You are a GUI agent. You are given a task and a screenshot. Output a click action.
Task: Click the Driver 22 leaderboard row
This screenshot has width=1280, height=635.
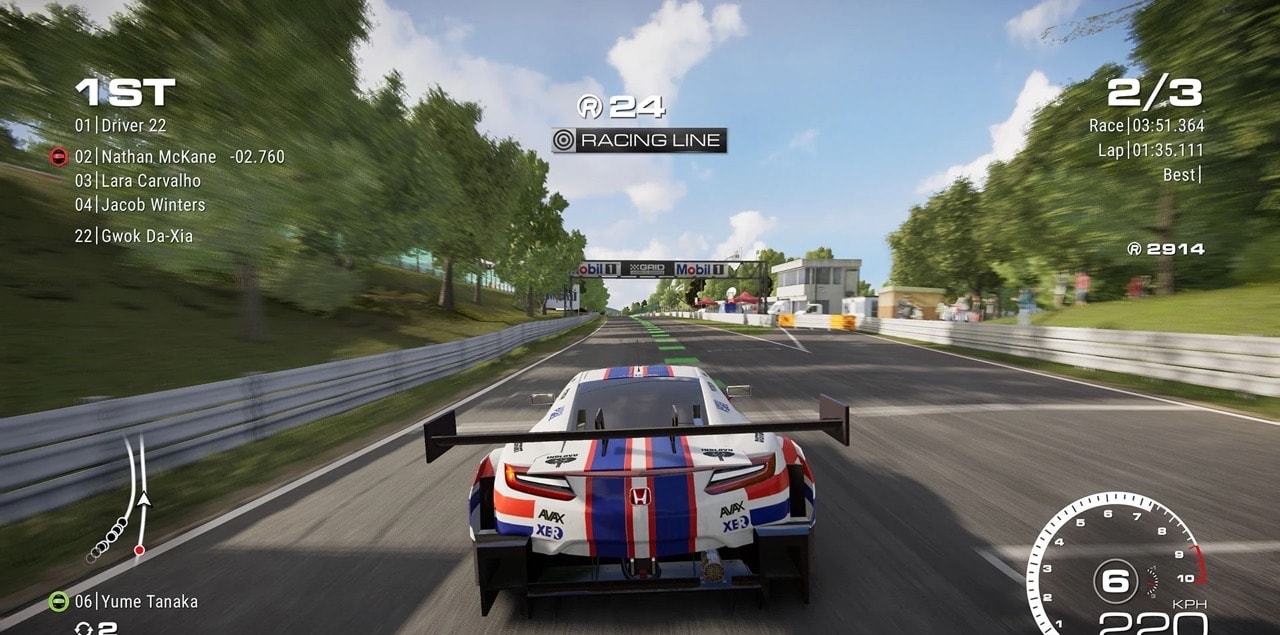pos(121,126)
